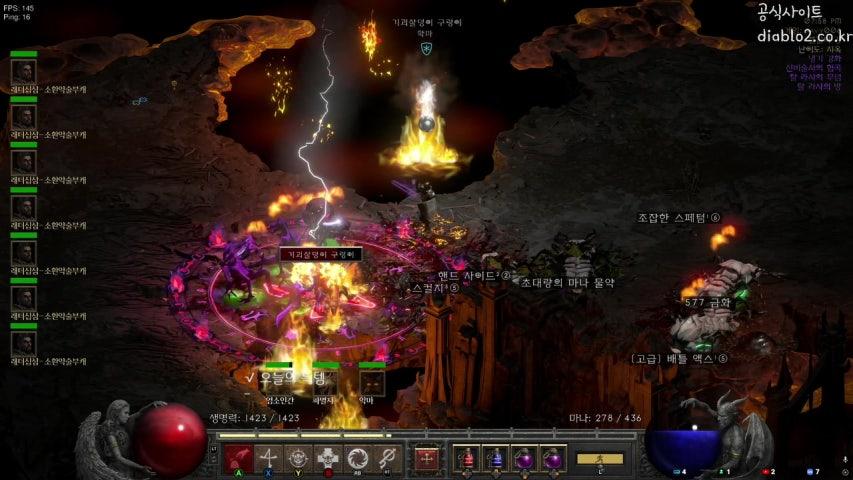Use the upward sword skill on hotbar
The height and width of the screenshot is (480, 853).
point(268,459)
